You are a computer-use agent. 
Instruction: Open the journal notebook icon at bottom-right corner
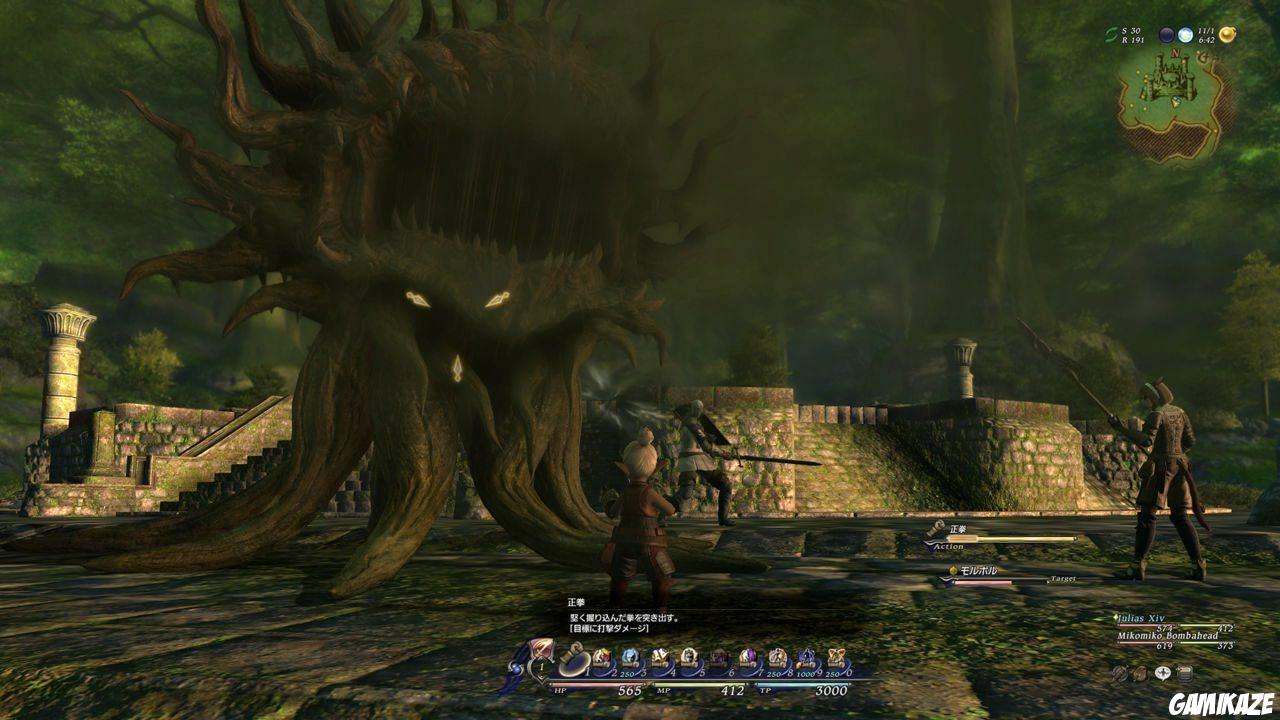(1185, 673)
